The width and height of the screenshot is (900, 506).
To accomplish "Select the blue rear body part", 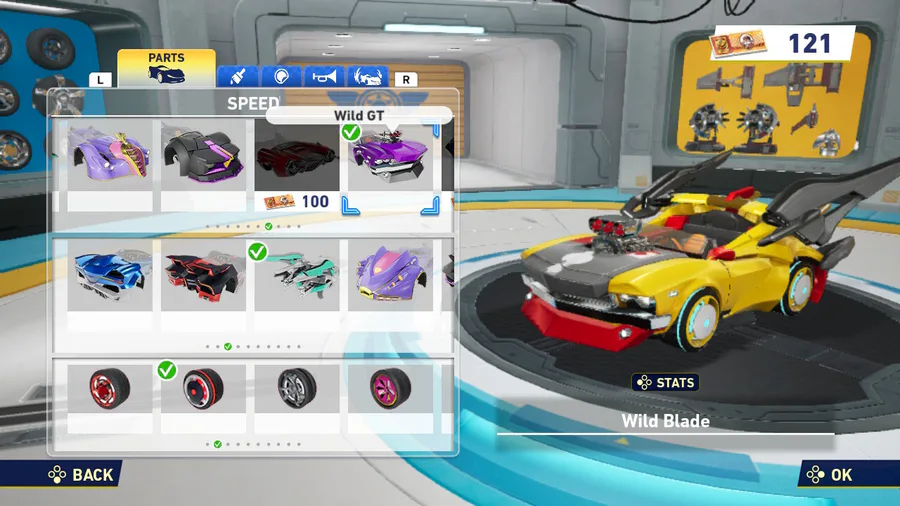I will (110, 275).
